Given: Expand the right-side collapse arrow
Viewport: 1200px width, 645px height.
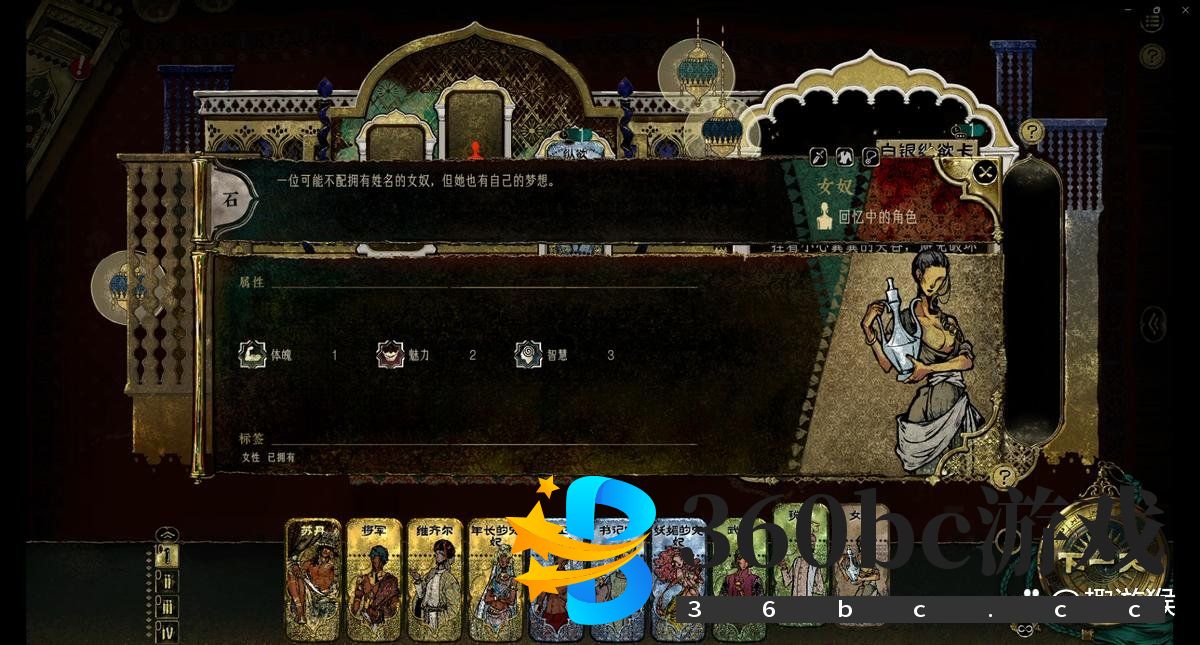Looking at the screenshot, I should click(1155, 323).
